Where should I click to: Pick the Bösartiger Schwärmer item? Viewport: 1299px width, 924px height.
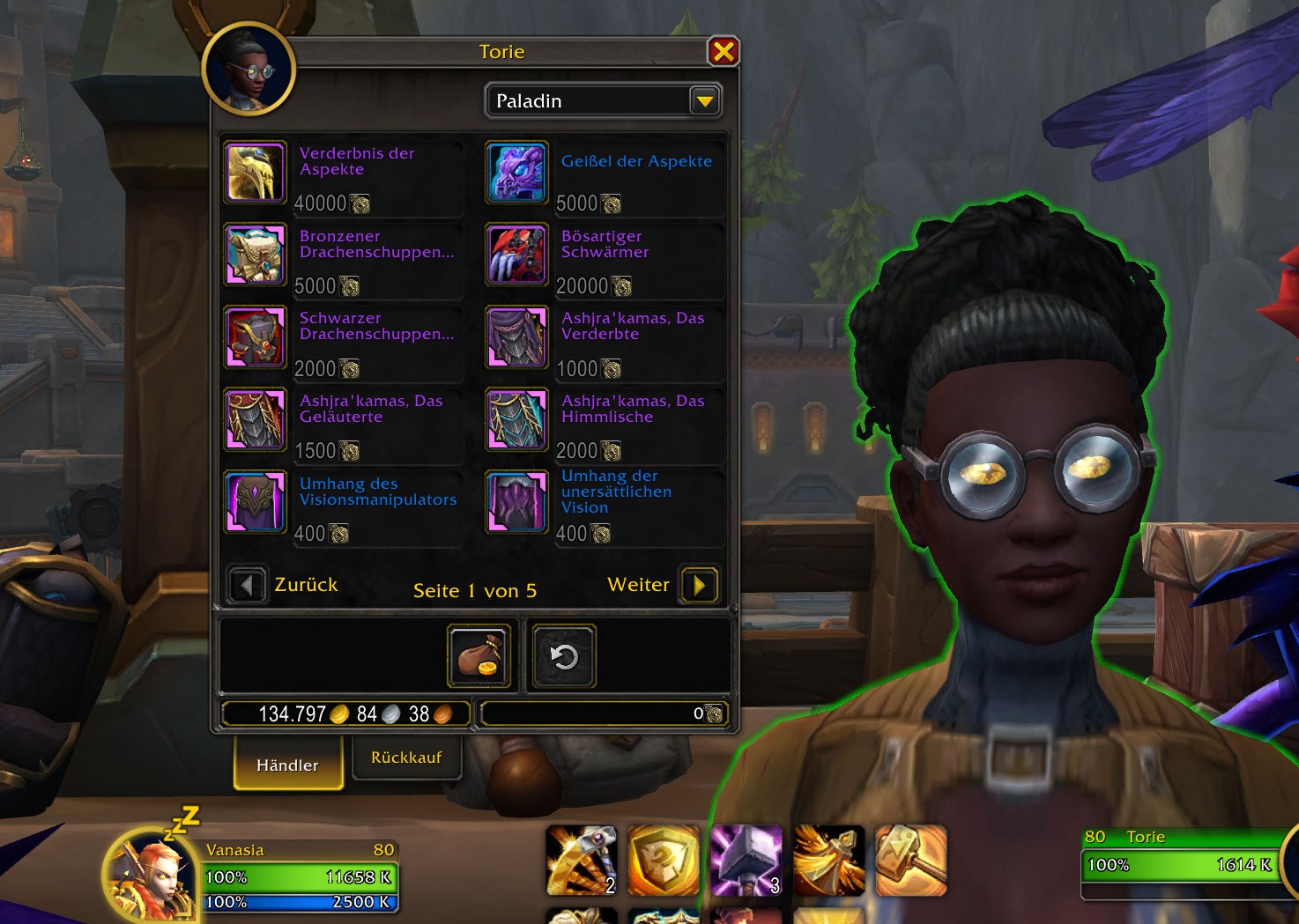(517, 255)
